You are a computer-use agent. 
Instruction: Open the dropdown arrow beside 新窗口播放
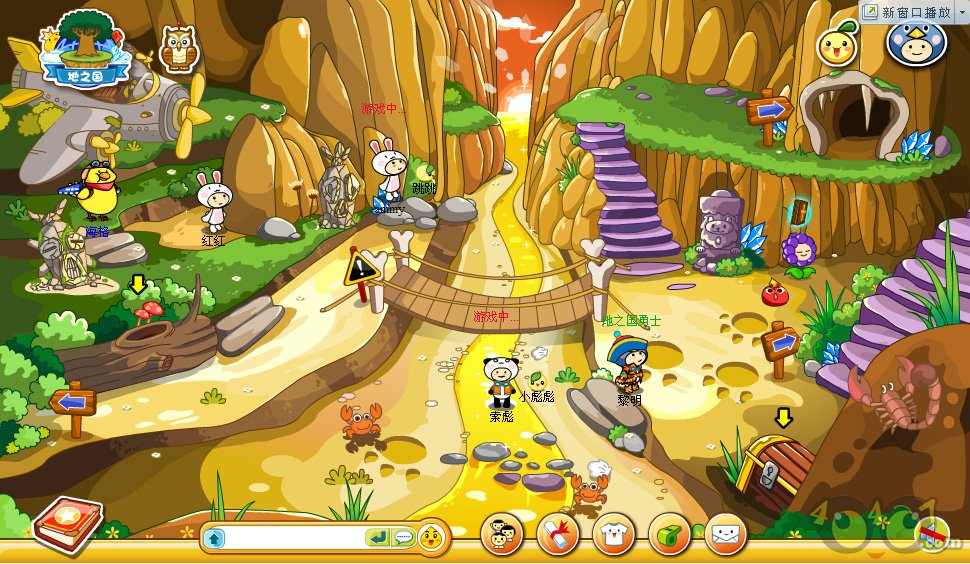(x=960, y=11)
